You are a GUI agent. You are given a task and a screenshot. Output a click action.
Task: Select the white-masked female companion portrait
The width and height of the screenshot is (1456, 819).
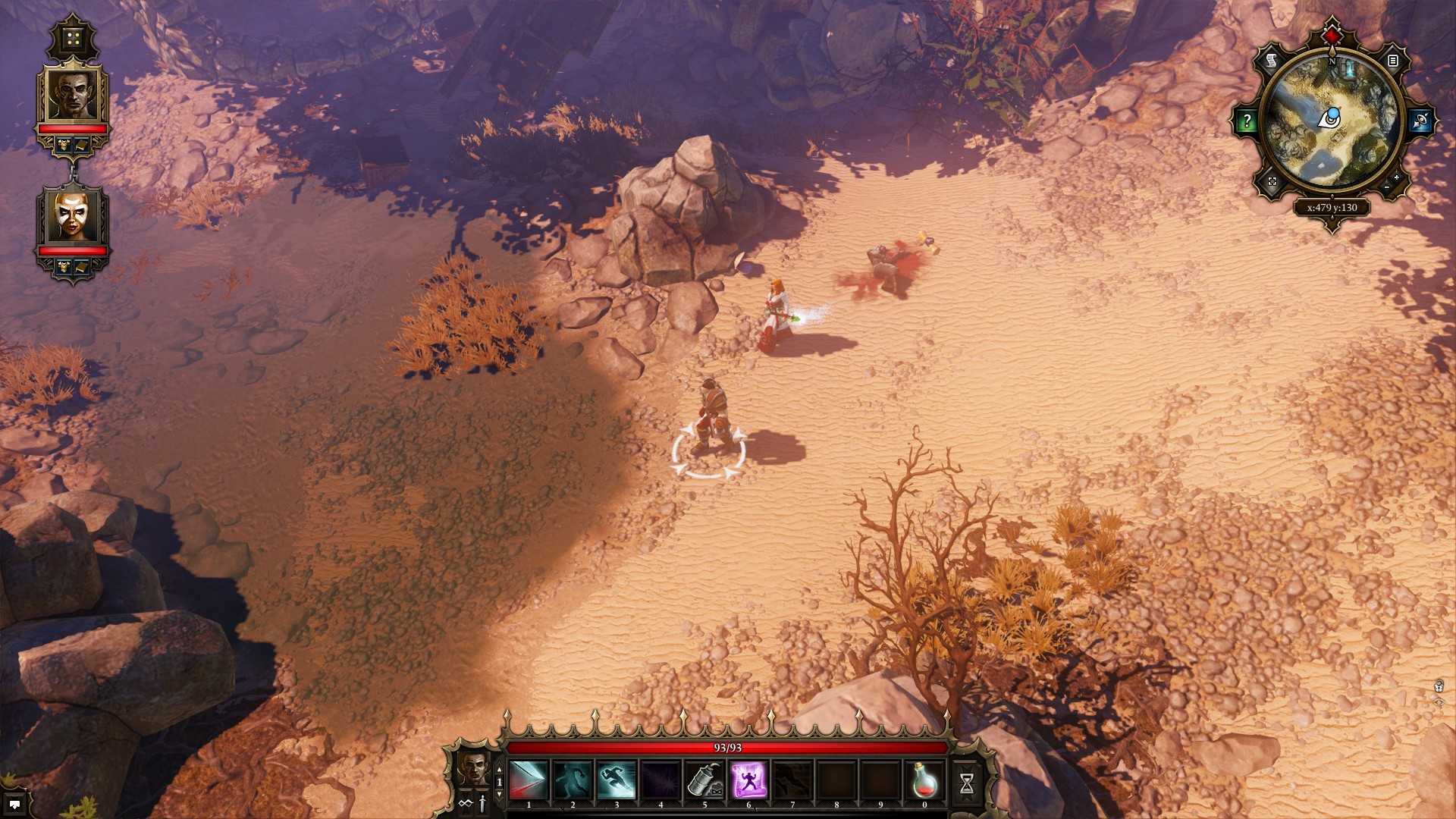click(x=74, y=217)
